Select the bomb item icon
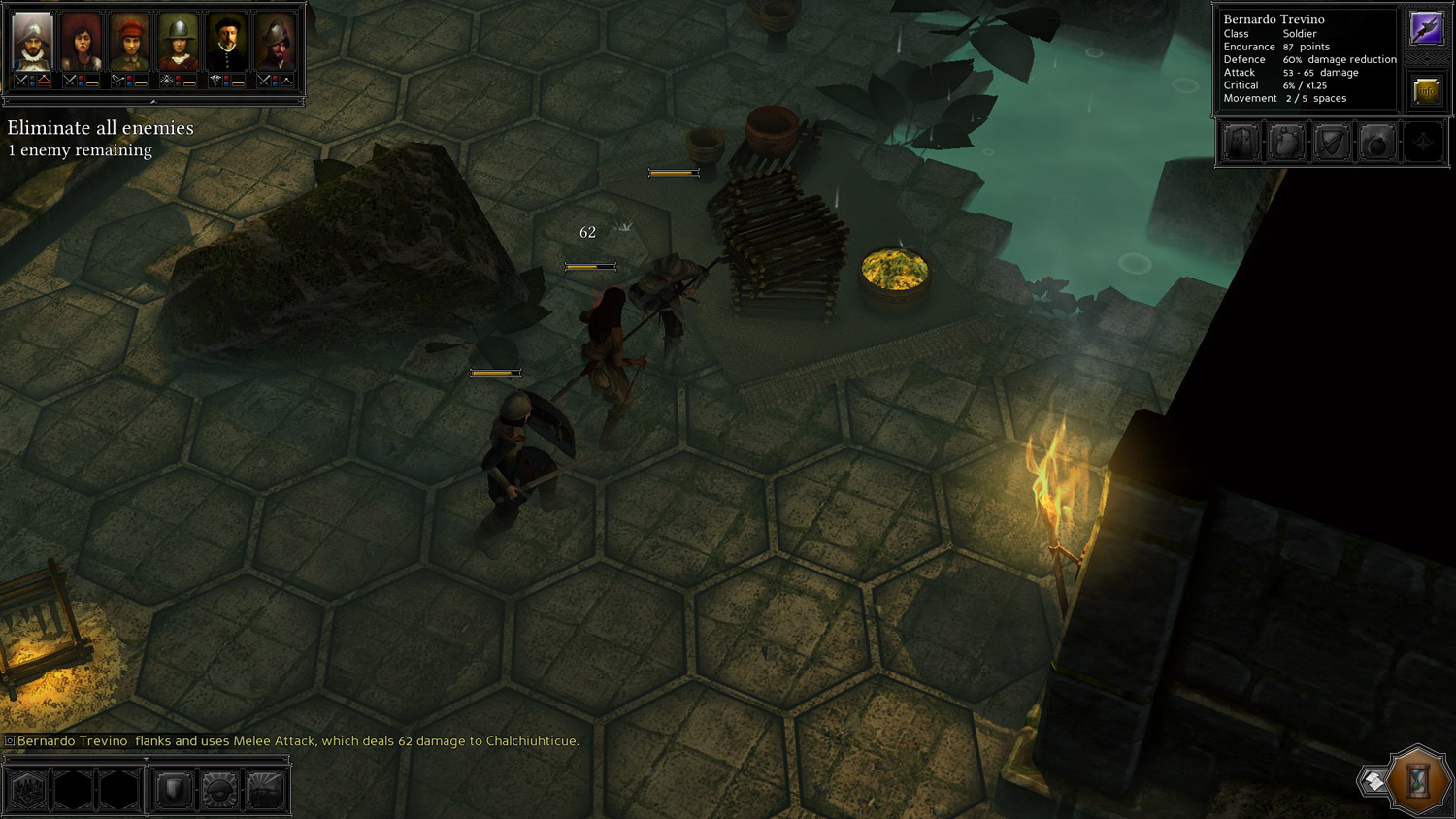Image resolution: width=1456 pixels, height=819 pixels. pos(1376,144)
